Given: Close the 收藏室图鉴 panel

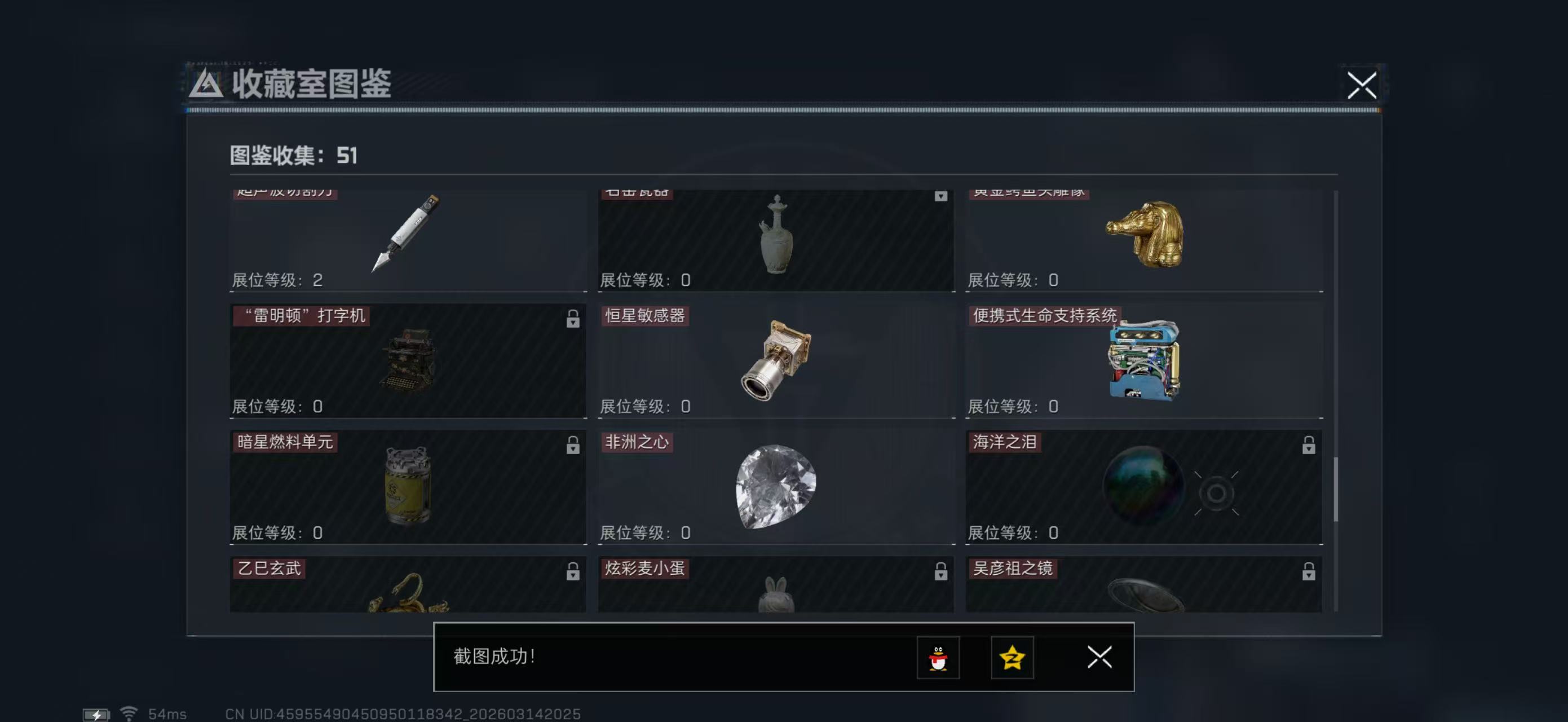Looking at the screenshot, I should pyautogui.click(x=1363, y=86).
